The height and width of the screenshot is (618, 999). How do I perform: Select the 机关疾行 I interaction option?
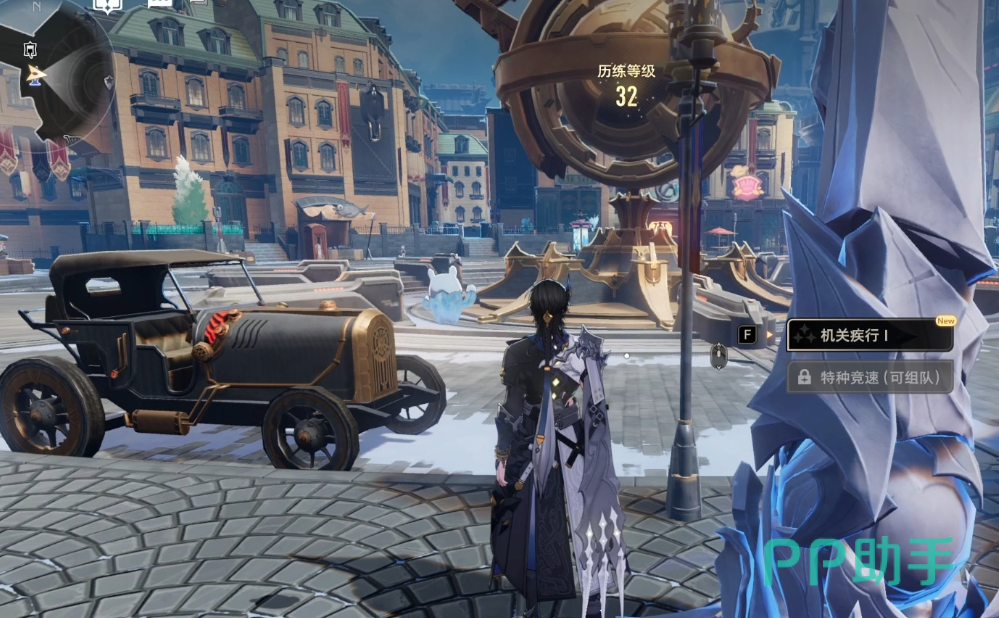point(868,336)
